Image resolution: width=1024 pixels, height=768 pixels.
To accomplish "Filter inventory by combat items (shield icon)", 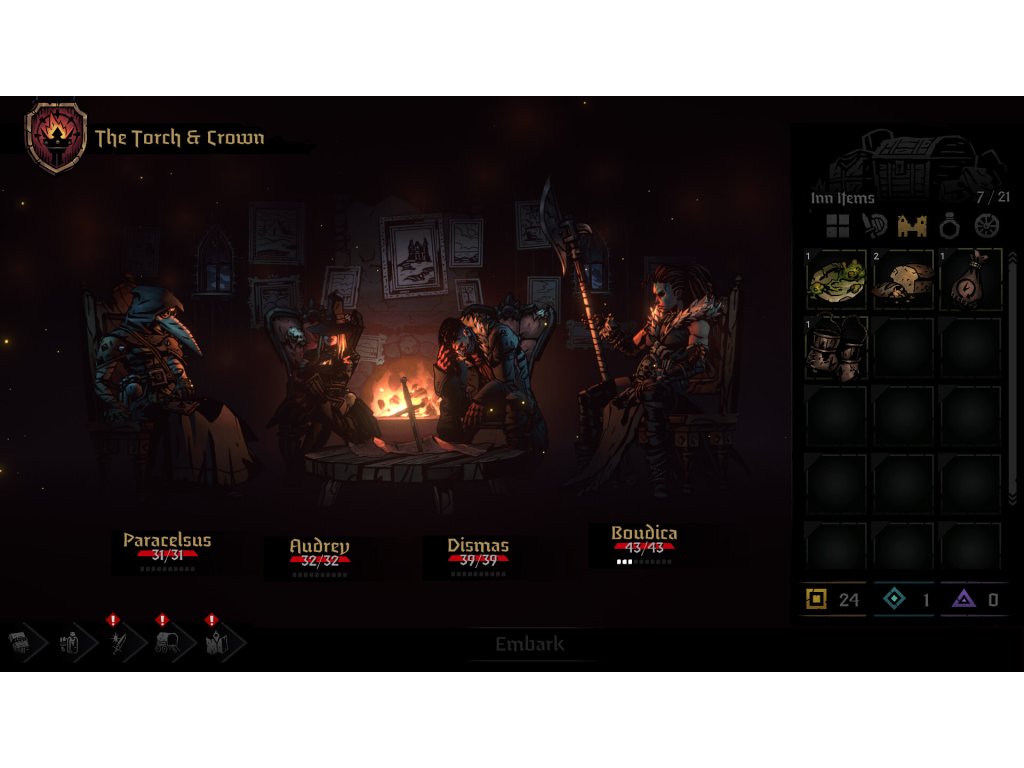I will click(x=874, y=226).
